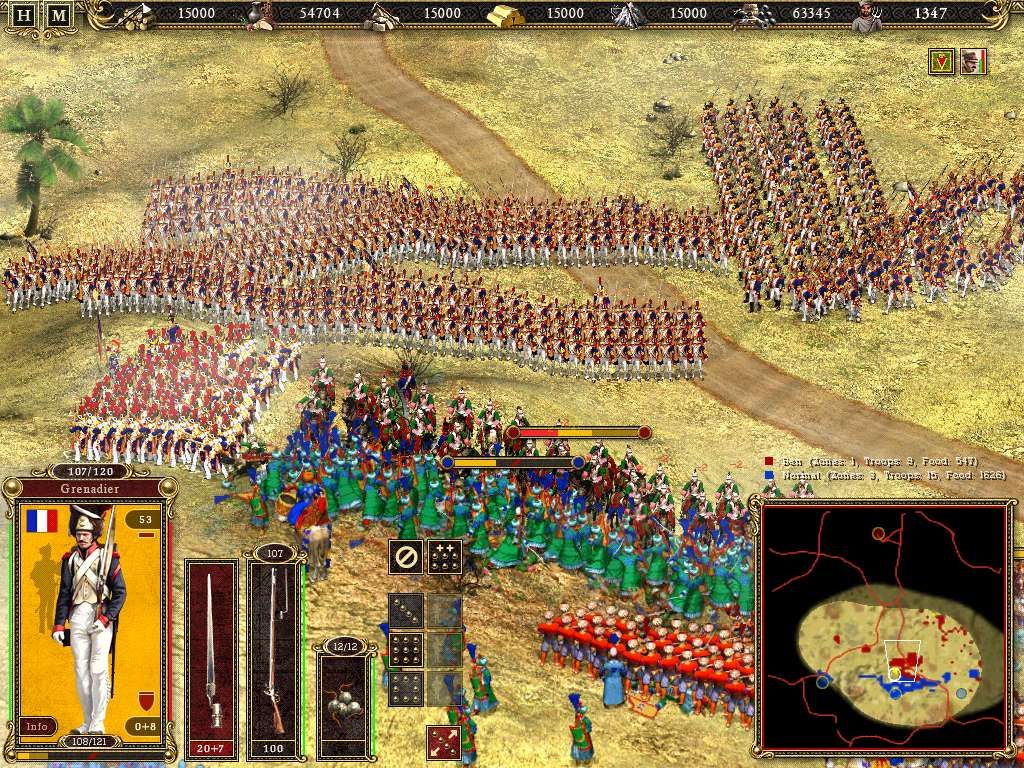The height and width of the screenshot is (768, 1024).
Task: Choose the diagonal line formation
Action: click(x=405, y=610)
